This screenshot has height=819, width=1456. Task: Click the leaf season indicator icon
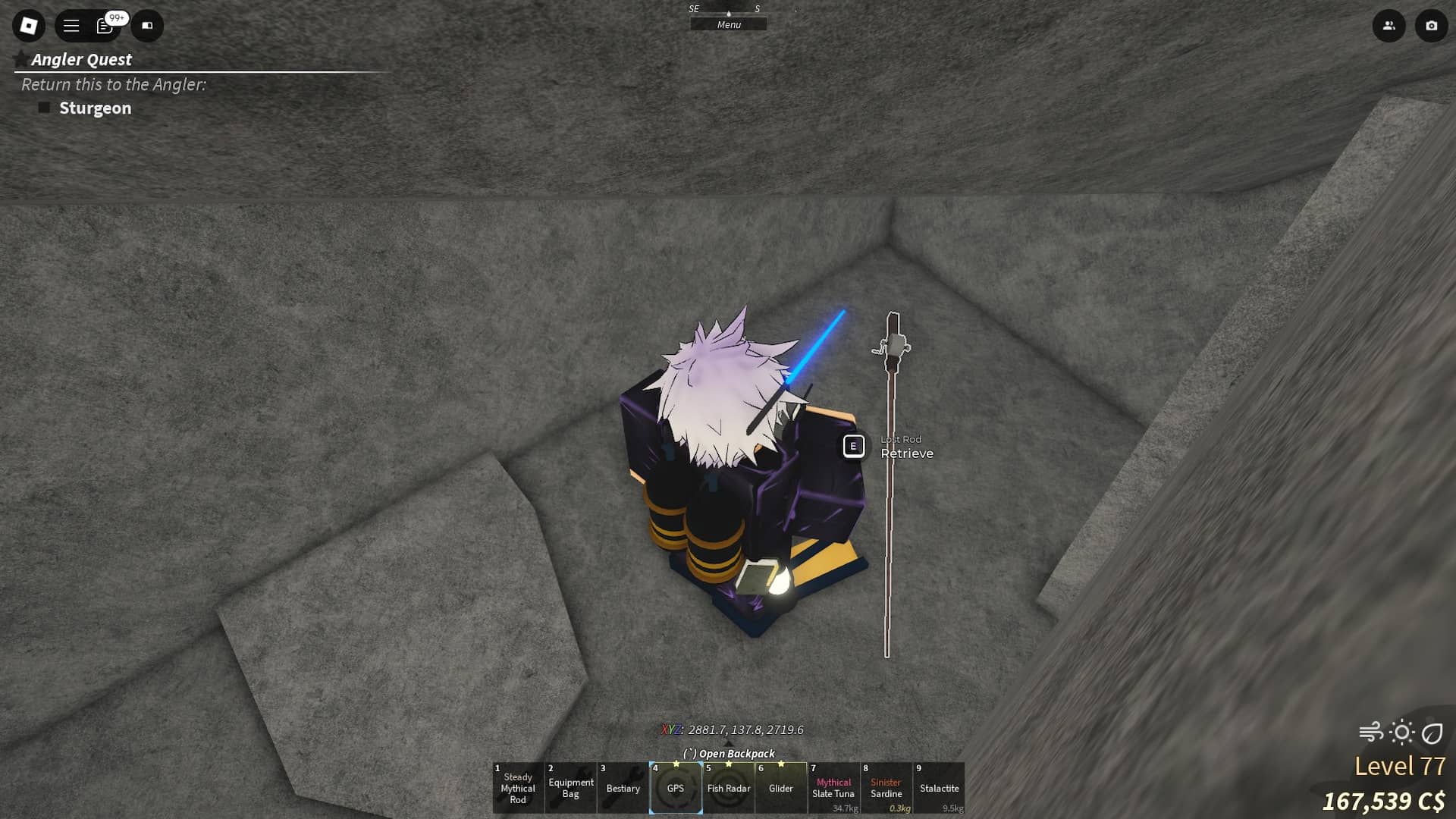pos(1432,732)
